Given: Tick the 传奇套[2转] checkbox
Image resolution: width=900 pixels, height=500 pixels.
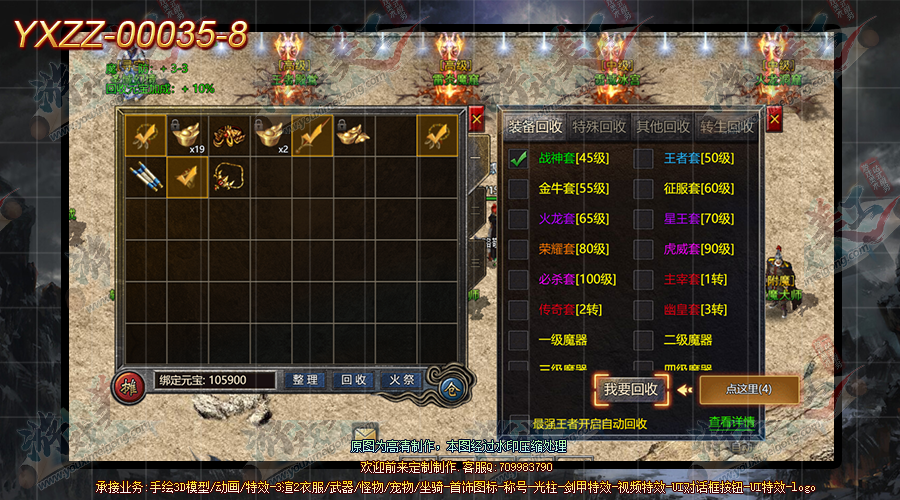Looking at the screenshot, I should (518, 310).
